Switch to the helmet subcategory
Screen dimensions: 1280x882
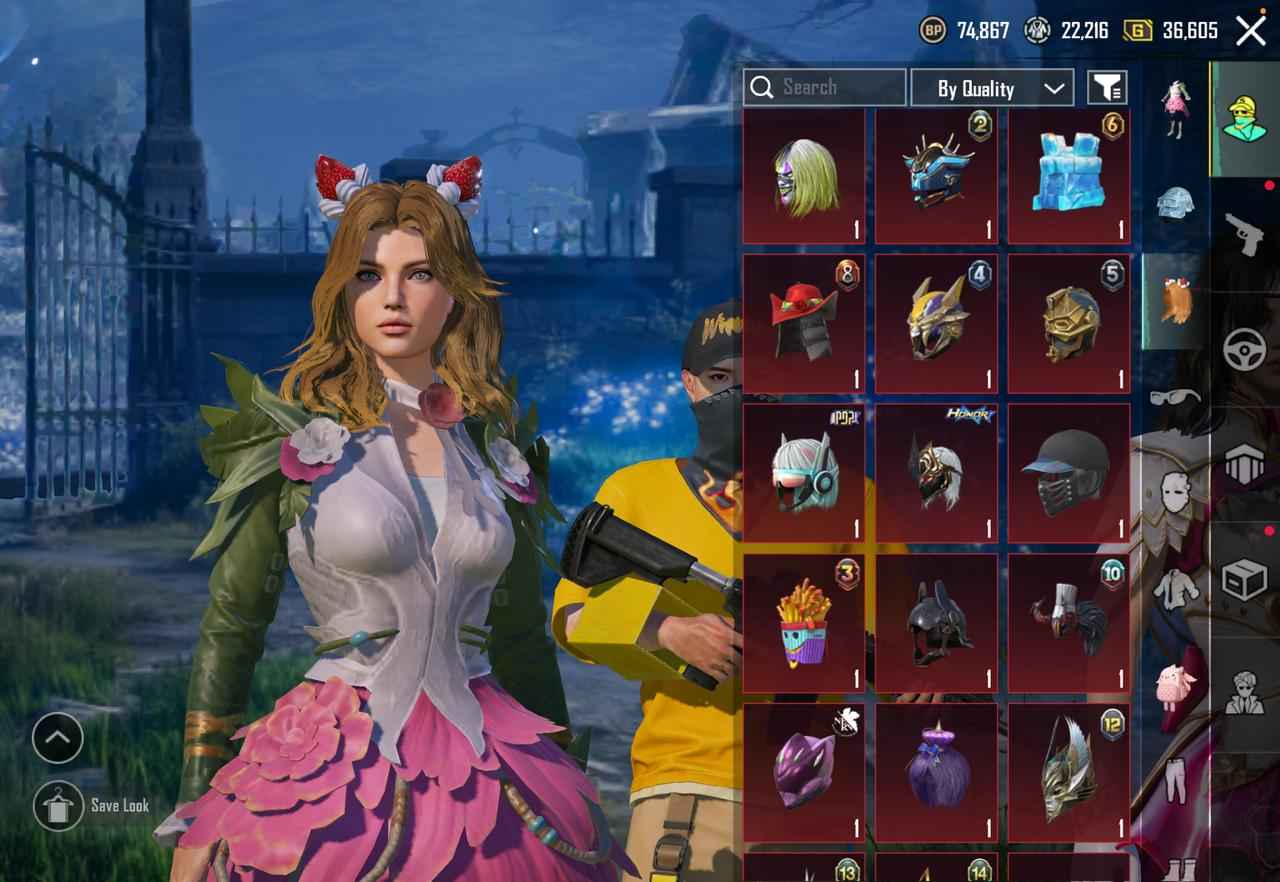(x=1175, y=203)
